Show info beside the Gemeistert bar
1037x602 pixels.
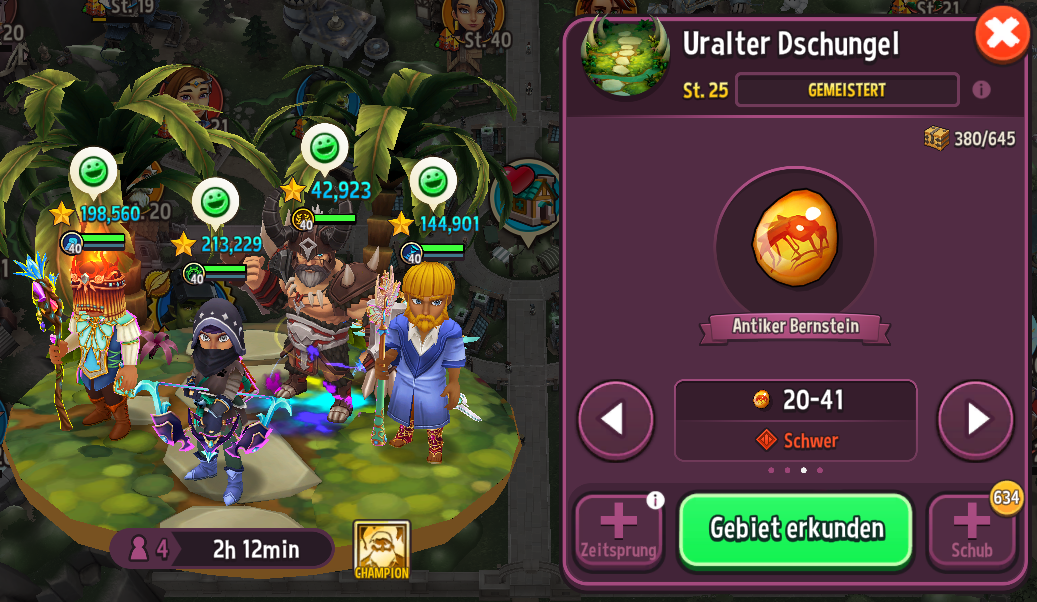pyautogui.click(x=981, y=90)
